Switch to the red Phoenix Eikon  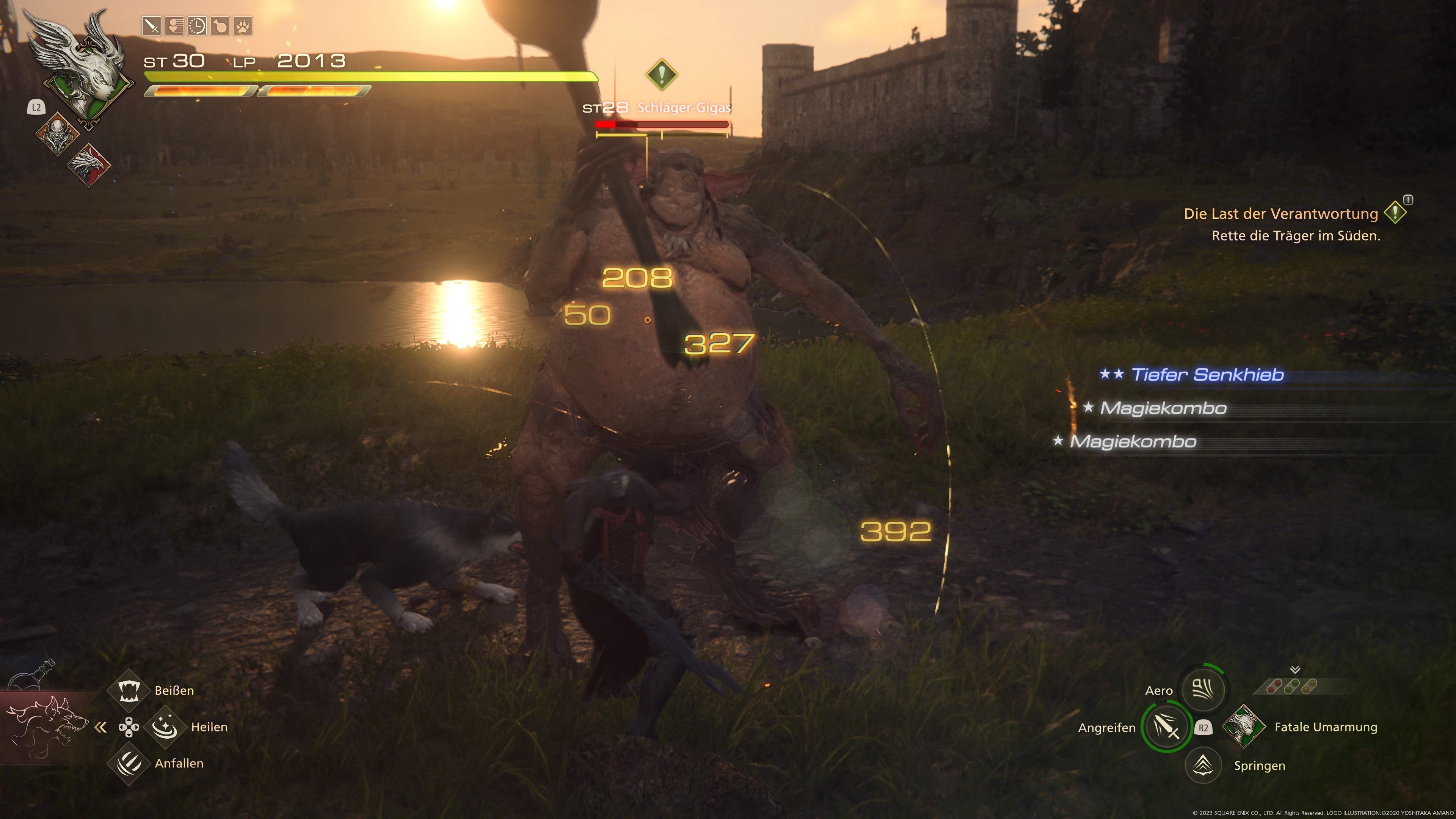pos(89,164)
